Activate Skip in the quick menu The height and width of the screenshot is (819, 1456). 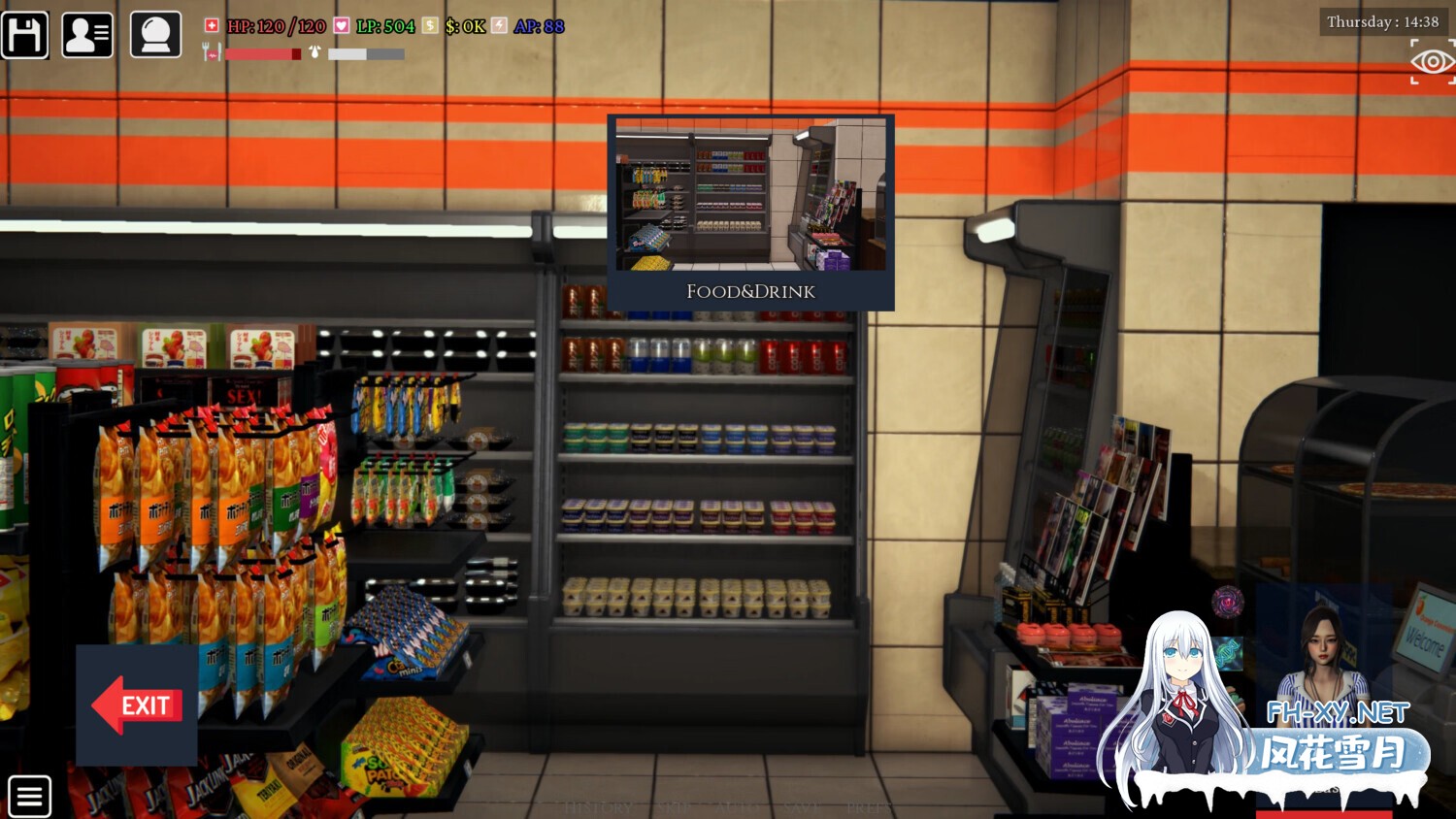click(673, 807)
